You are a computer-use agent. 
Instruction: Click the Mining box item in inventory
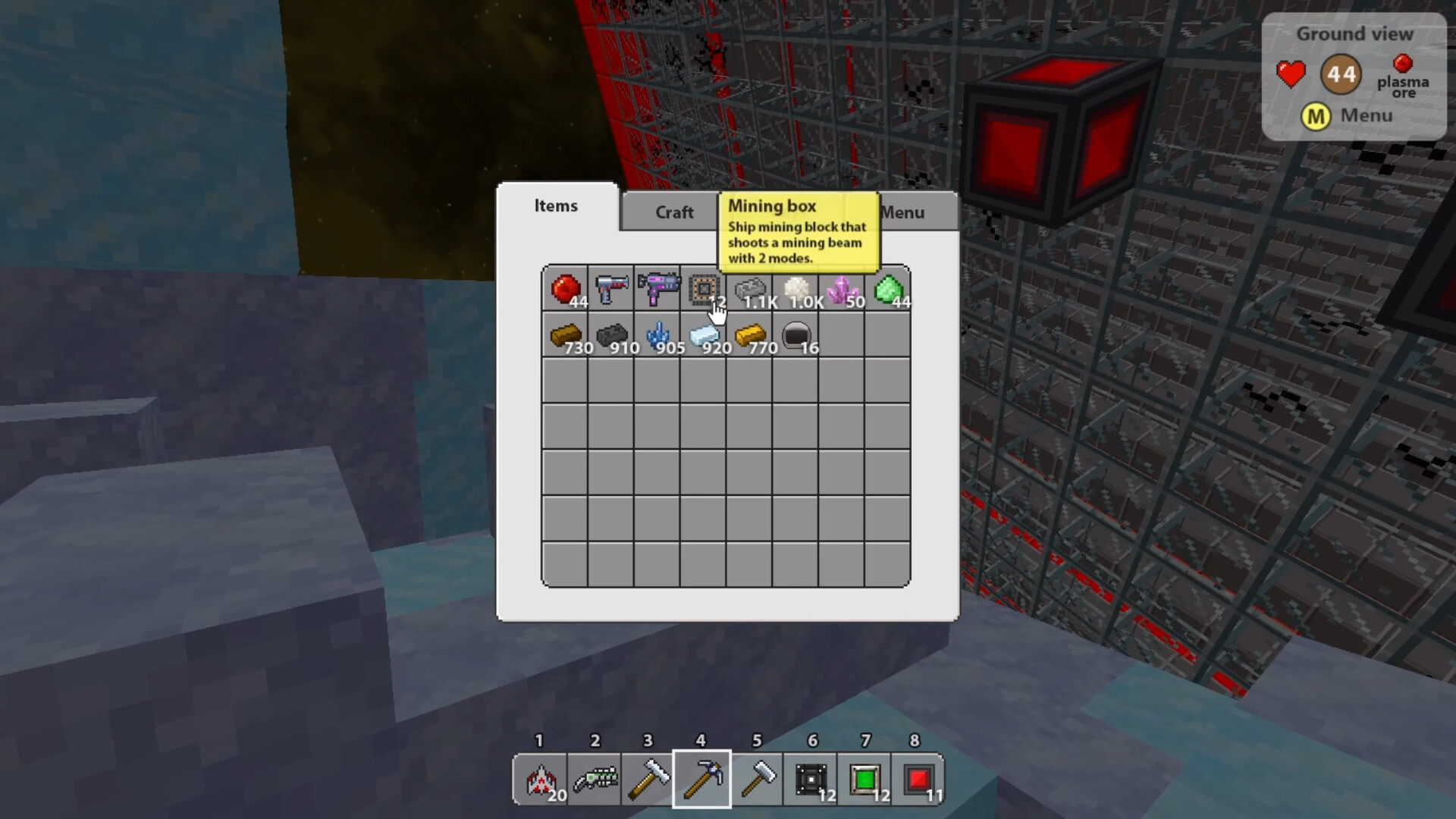[x=702, y=290]
